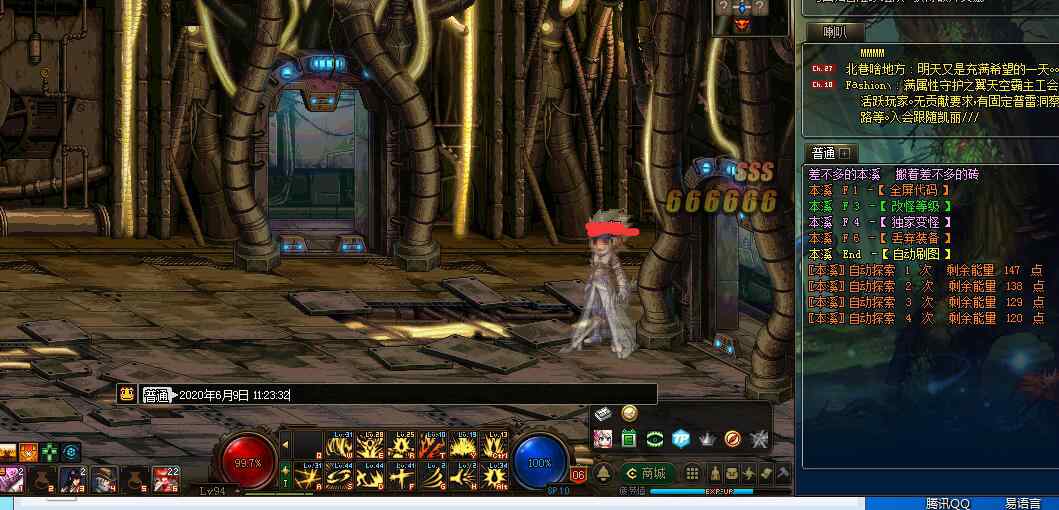Open the grid menu button next to 商城
1059x510 pixels.
(689, 472)
